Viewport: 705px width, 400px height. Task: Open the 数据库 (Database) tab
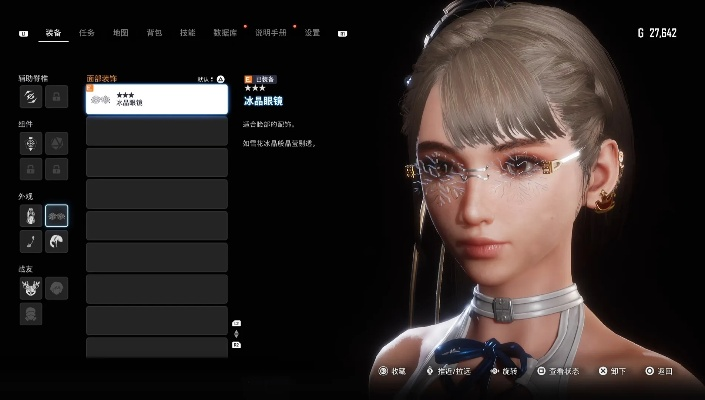226,33
